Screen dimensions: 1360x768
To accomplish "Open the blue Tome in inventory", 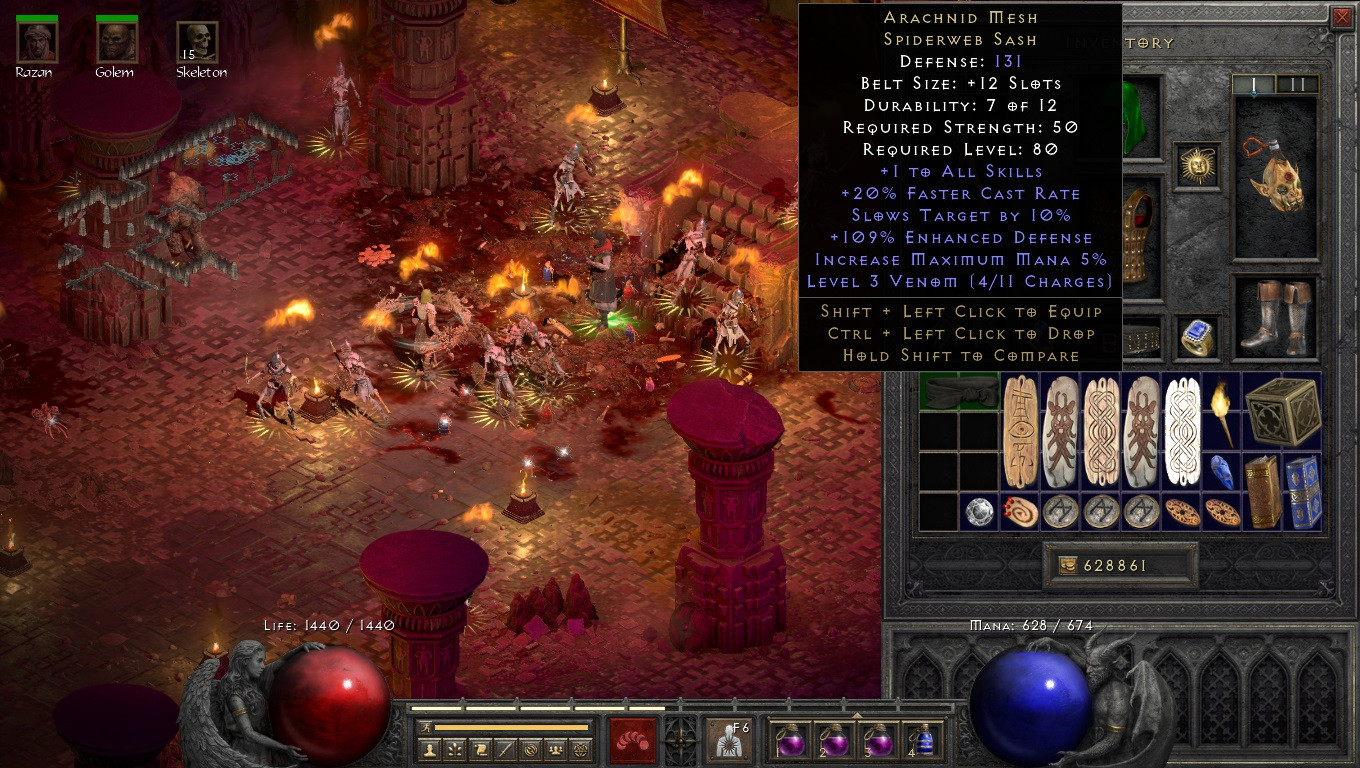I will click(x=1302, y=490).
